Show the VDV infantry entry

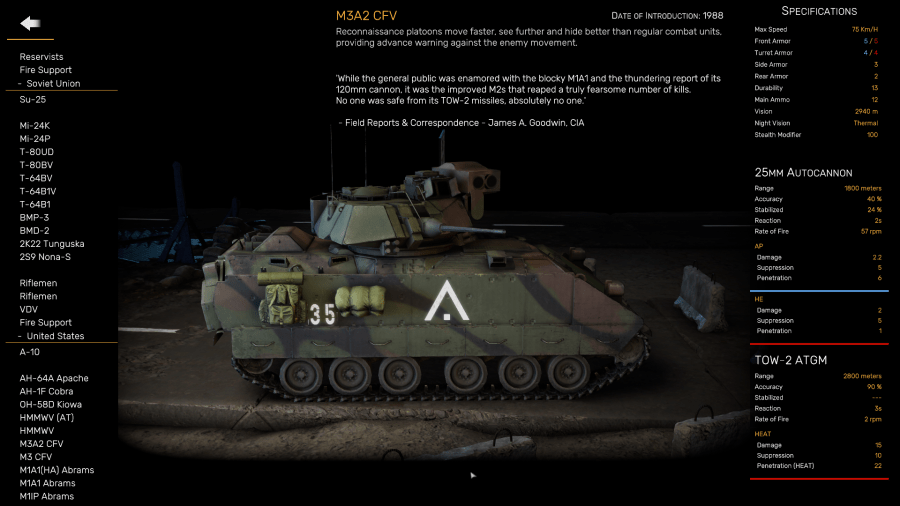(x=29, y=309)
